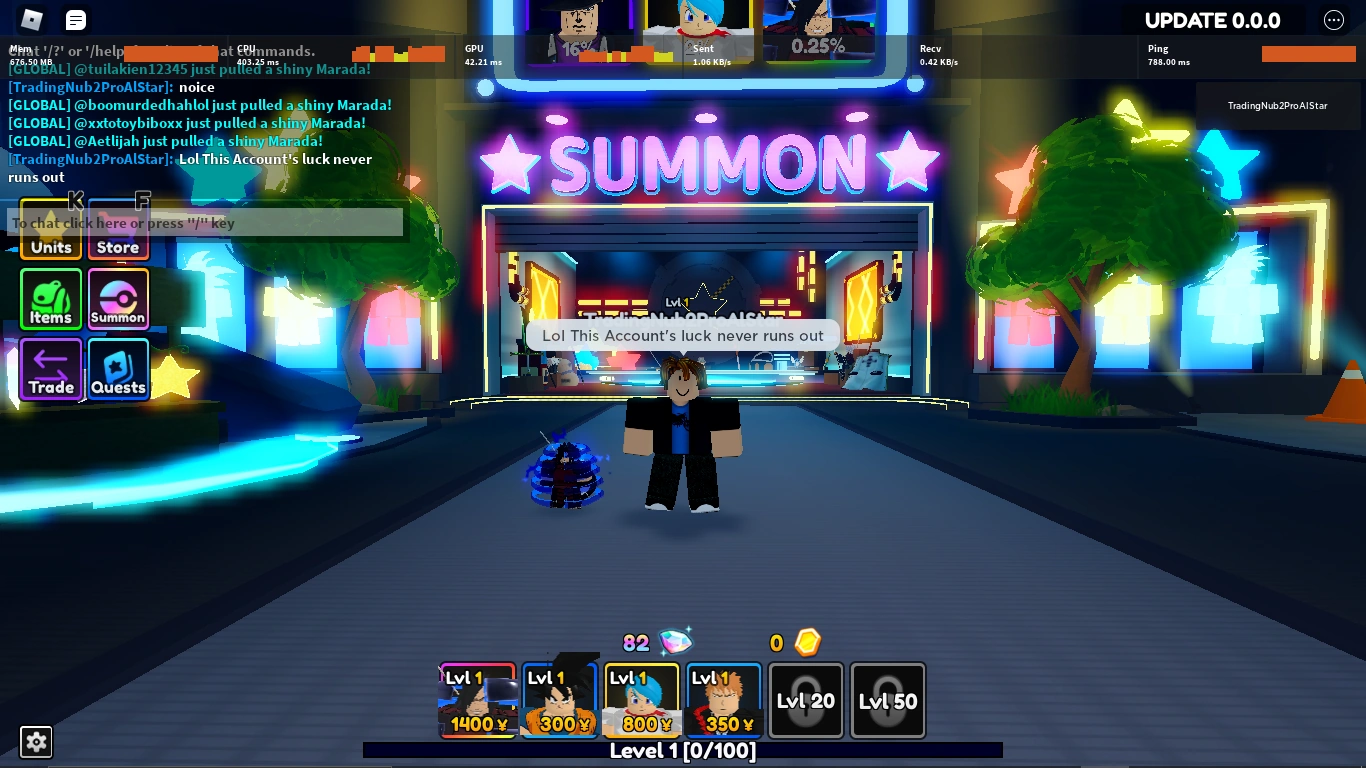
Task: Open the settings gear
Action: coord(36,742)
